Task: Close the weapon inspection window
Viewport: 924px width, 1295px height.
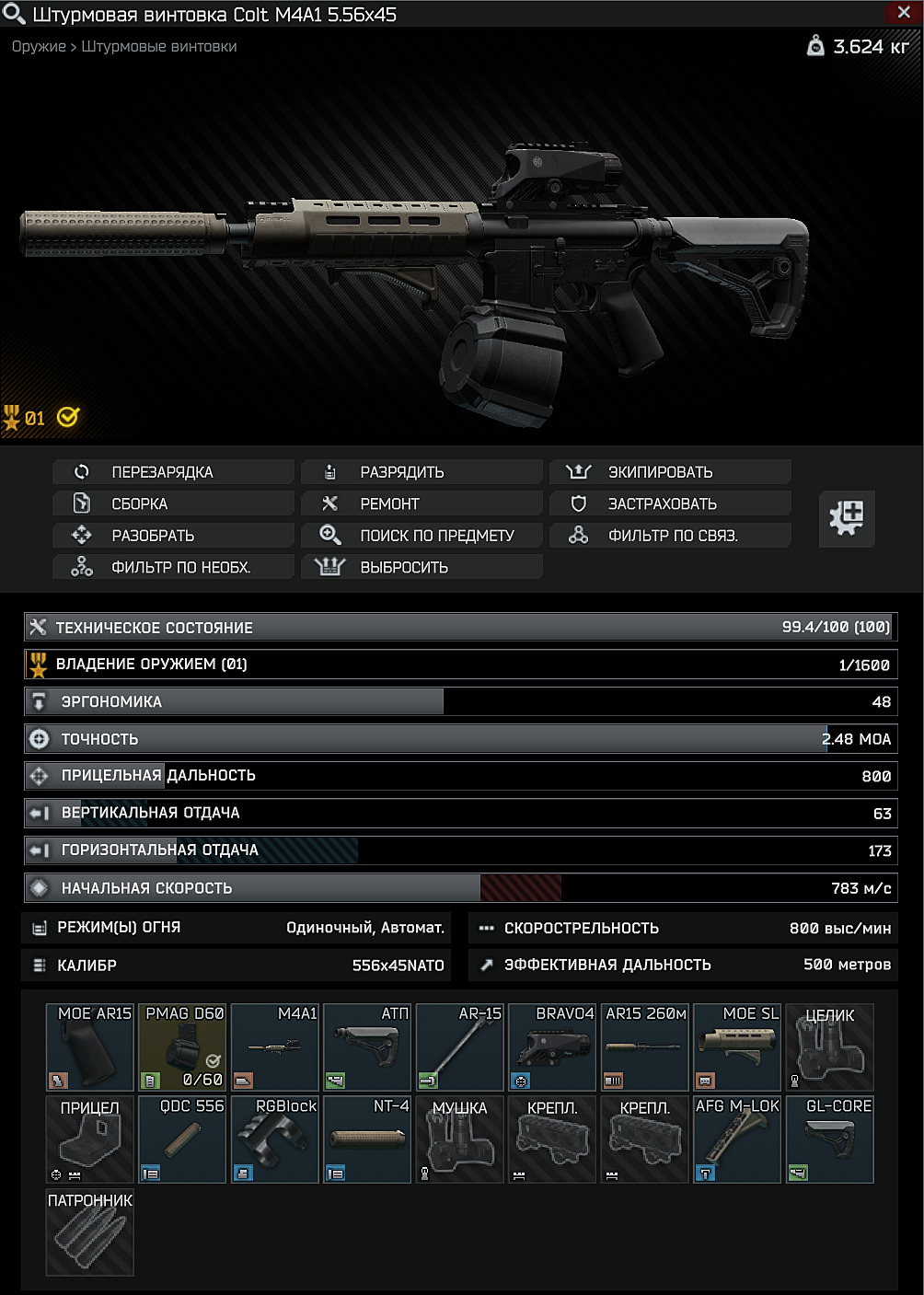Action: (903, 12)
